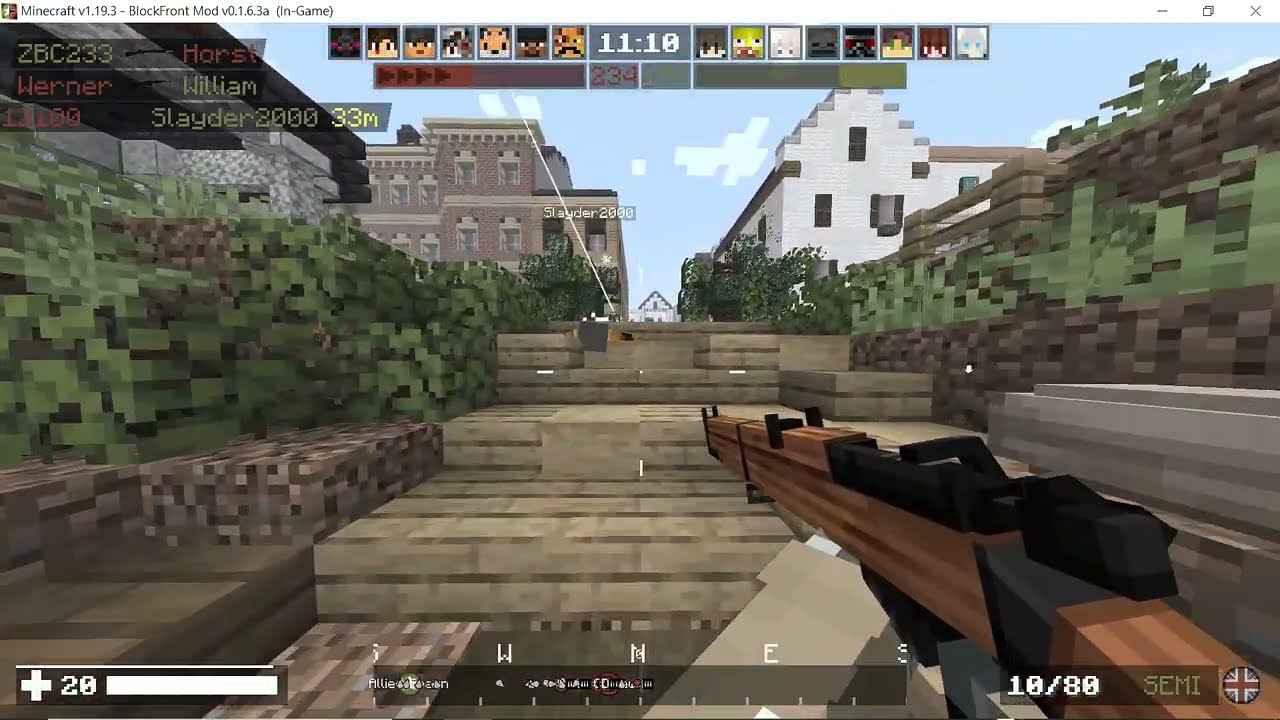The width and height of the screenshot is (1280, 720).
Task: Click the 12100 score value in the scoreboard
Action: tap(42, 117)
